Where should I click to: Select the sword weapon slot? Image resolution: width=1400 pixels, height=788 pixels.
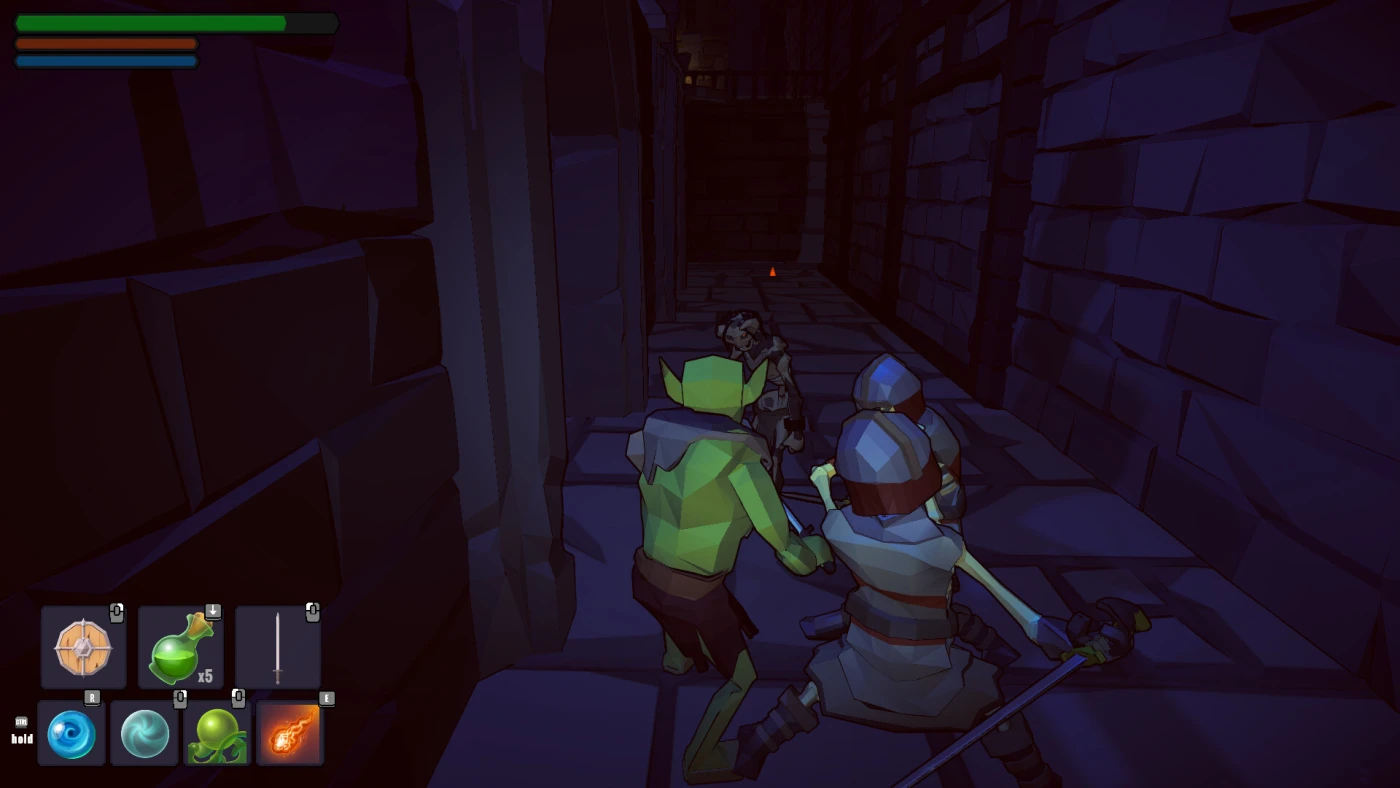tap(278, 647)
